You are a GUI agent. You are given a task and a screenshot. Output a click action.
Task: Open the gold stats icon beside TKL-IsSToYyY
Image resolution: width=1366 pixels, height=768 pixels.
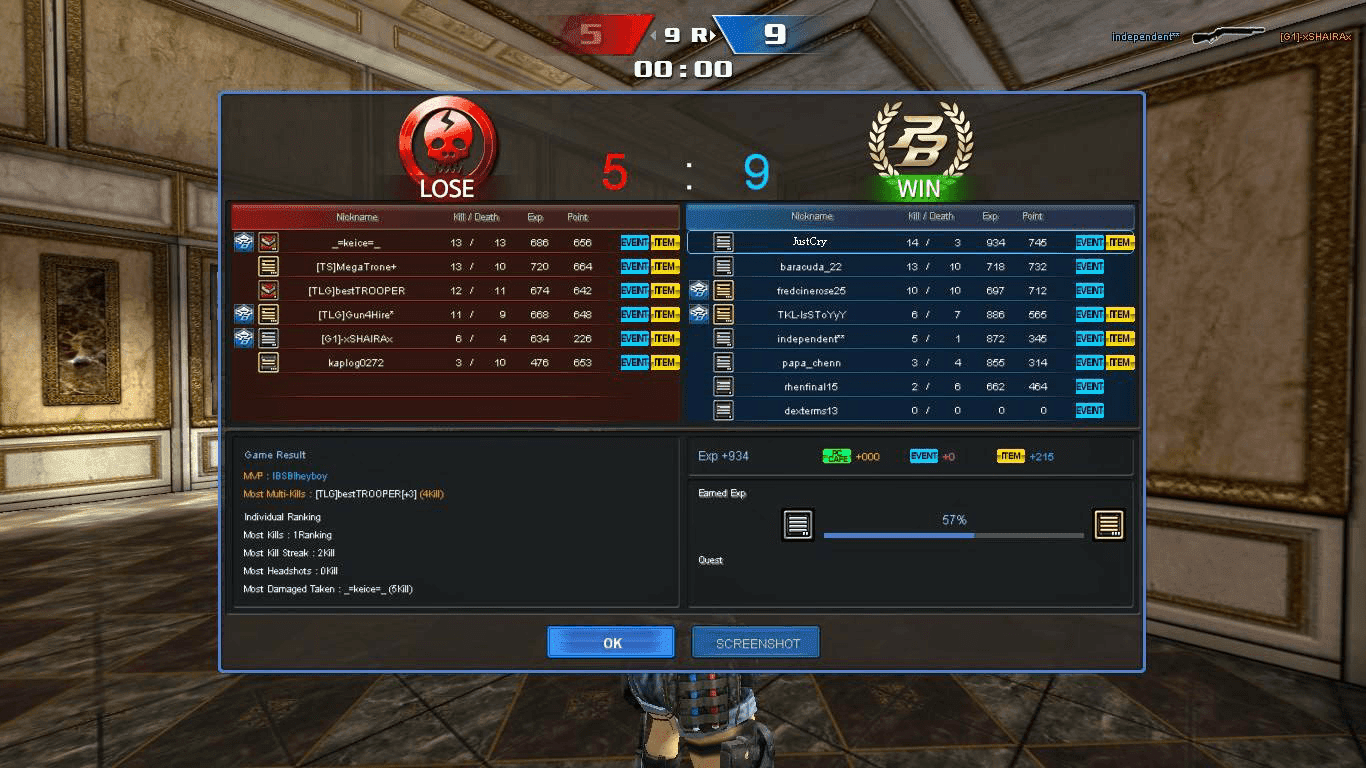point(721,314)
